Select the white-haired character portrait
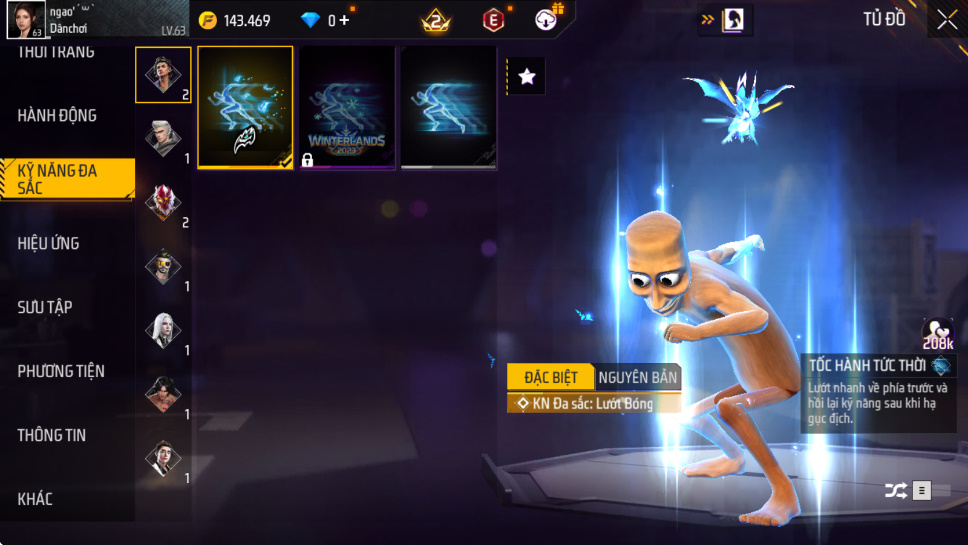Viewport: 968px width, 545px height. click(163, 331)
